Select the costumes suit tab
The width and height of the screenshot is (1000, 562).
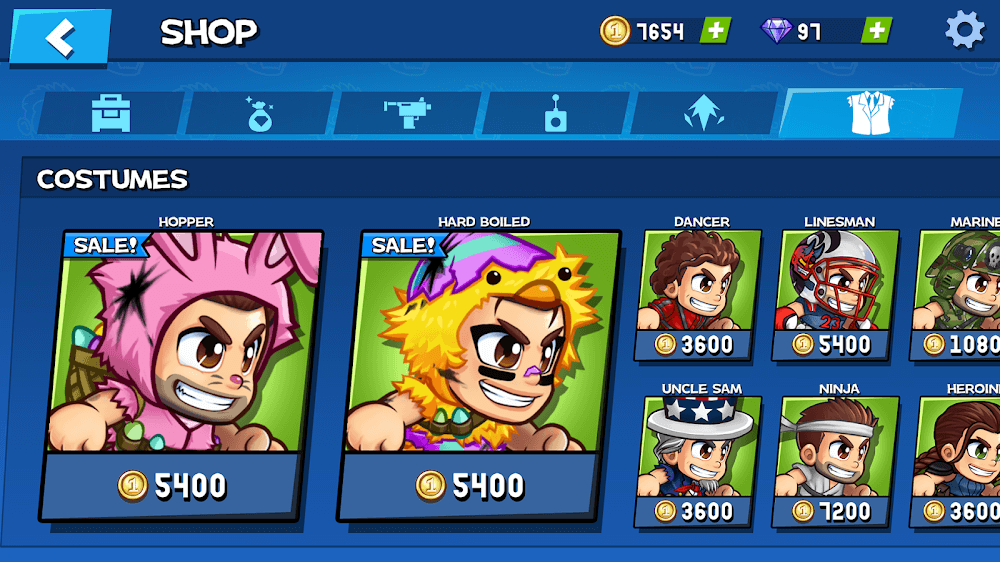coord(869,113)
